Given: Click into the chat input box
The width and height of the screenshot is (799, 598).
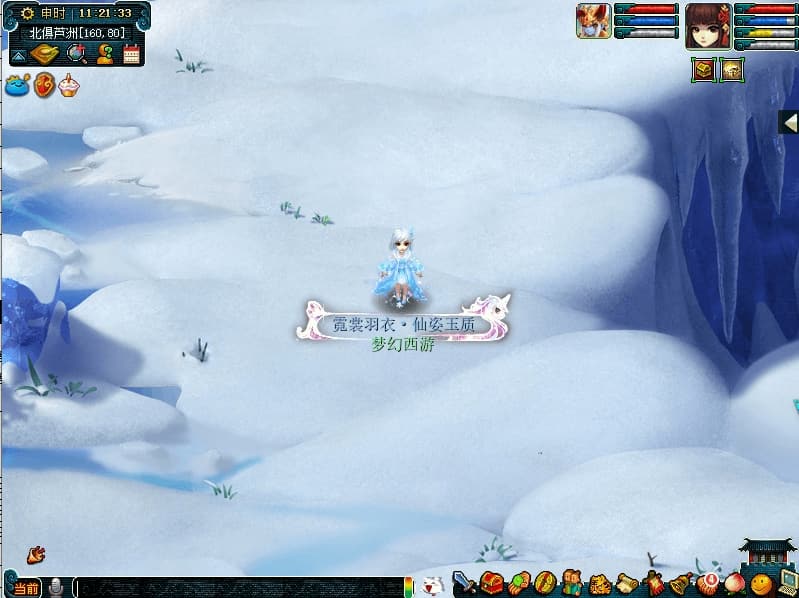Looking at the screenshot, I should pyautogui.click(x=240, y=588).
